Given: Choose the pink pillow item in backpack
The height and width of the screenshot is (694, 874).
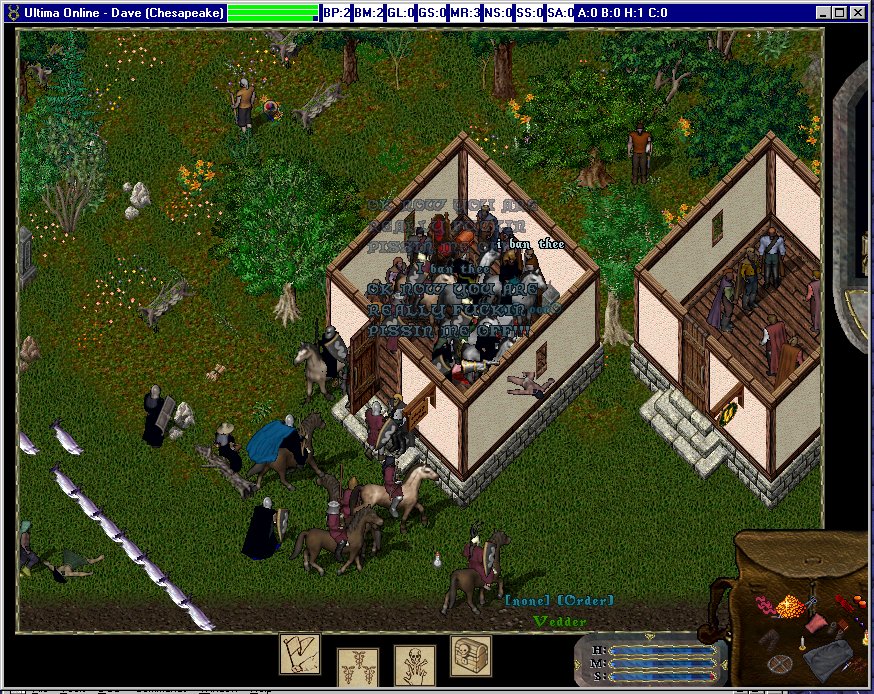Looking at the screenshot, I should (x=817, y=624).
